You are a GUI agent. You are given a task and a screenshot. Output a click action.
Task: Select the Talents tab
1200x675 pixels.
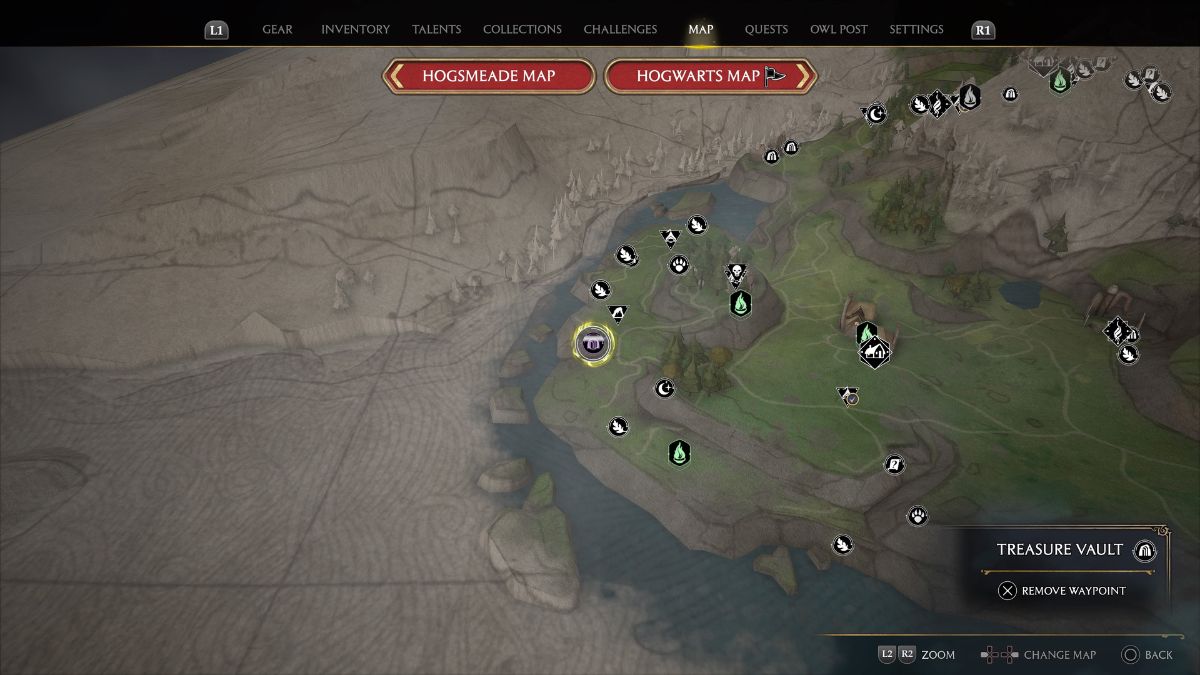(436, 29)
